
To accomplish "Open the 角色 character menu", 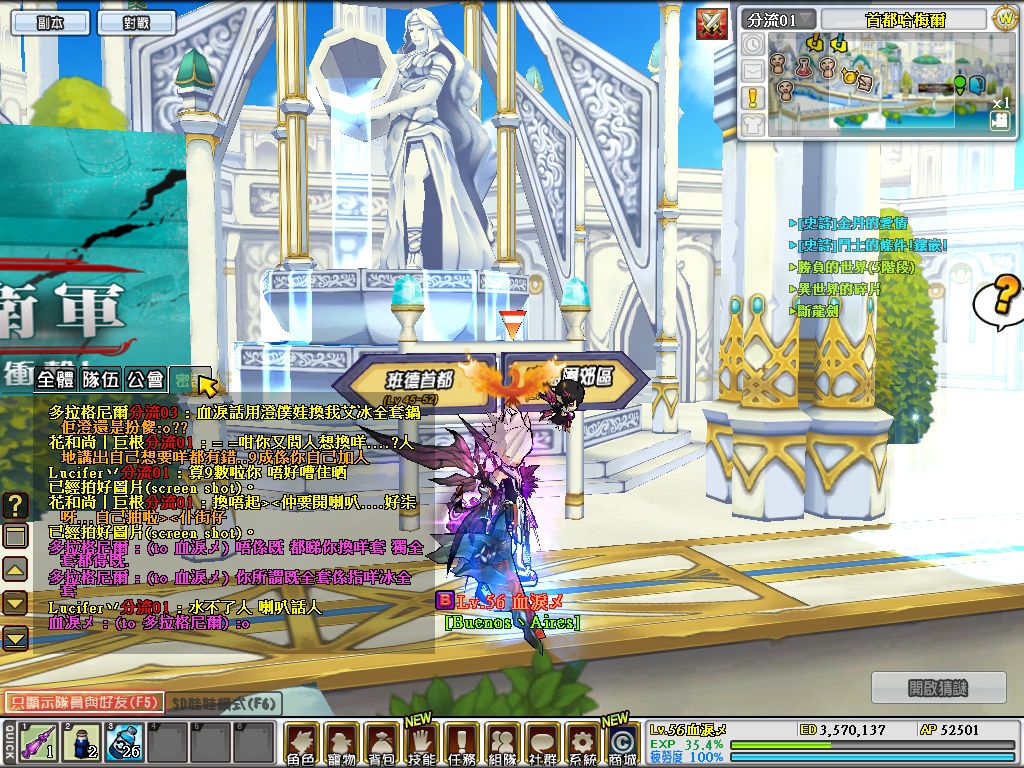I will pyautogui.click(x=301, y=744).
